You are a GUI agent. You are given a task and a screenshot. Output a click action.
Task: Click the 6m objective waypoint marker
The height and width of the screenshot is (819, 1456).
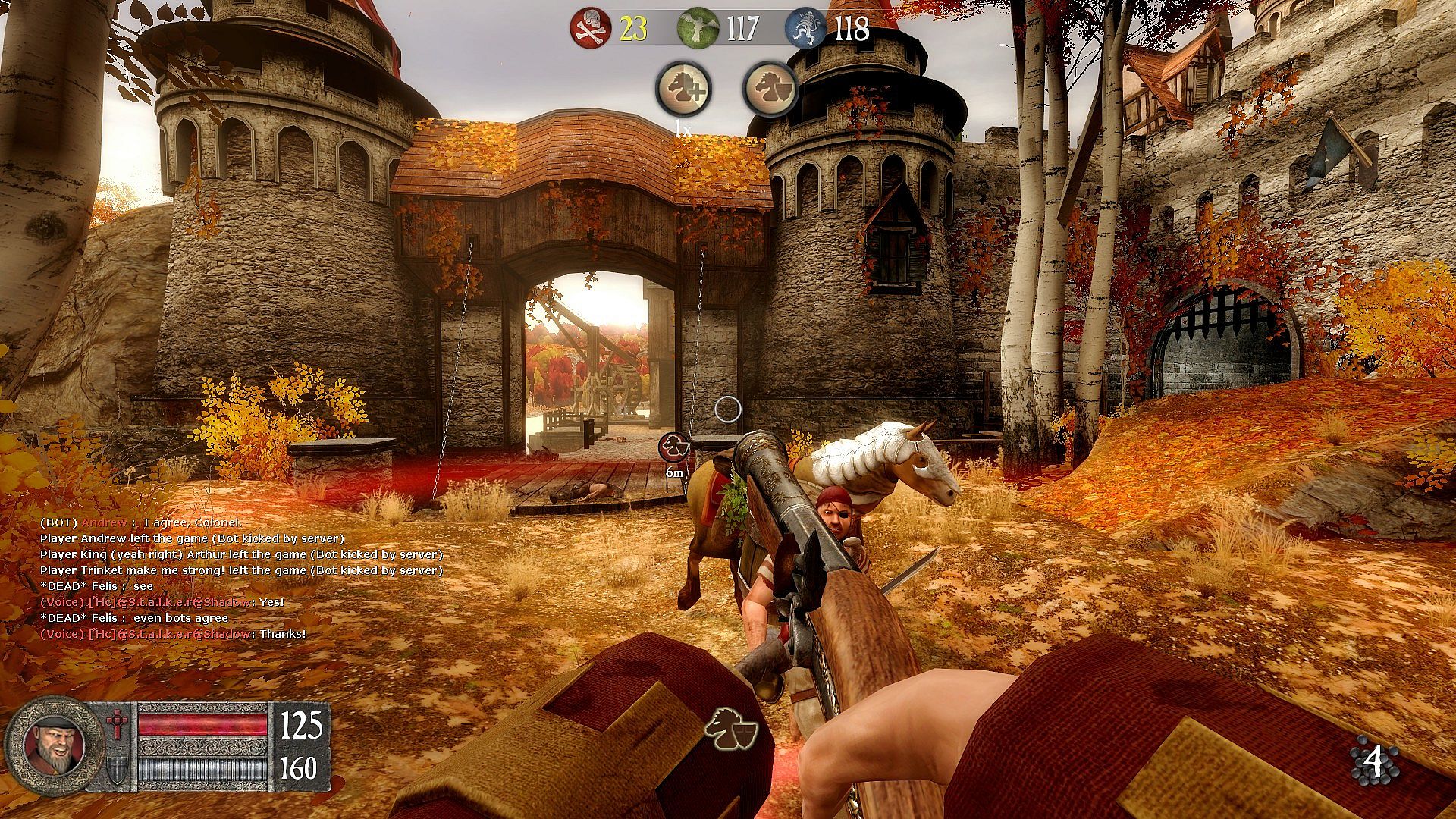[x=674, y=447]
